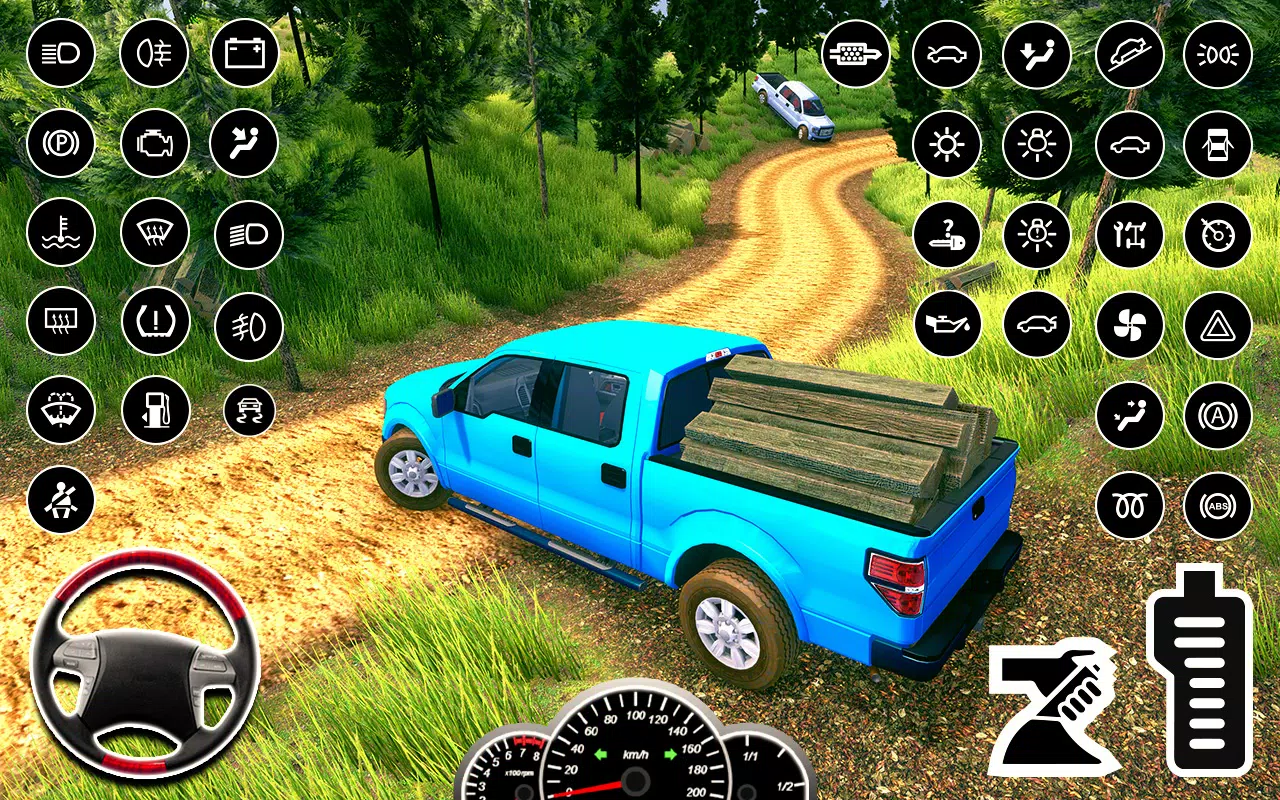Tap the fuel pump icon
This screenshot has height=800, width=1280.
[156, 410]
